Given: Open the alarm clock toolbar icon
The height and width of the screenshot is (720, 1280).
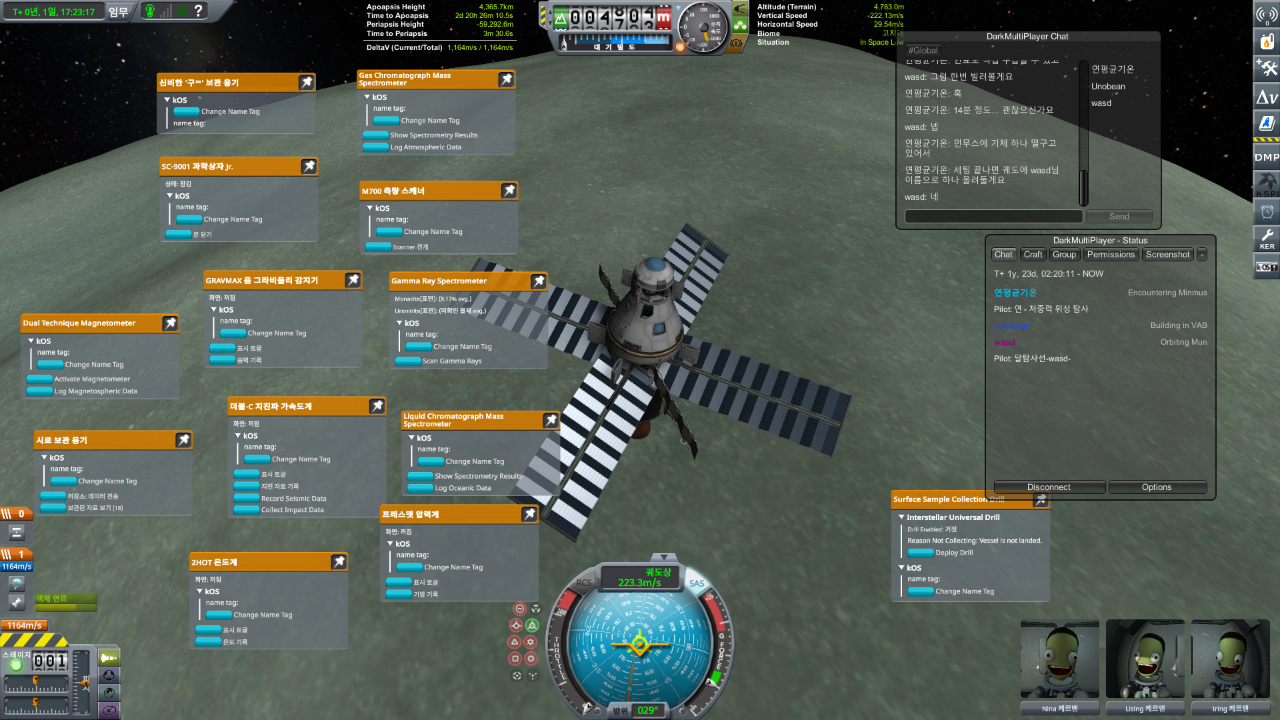Looking at the screenshot, I should click(x=1266, y=211).
